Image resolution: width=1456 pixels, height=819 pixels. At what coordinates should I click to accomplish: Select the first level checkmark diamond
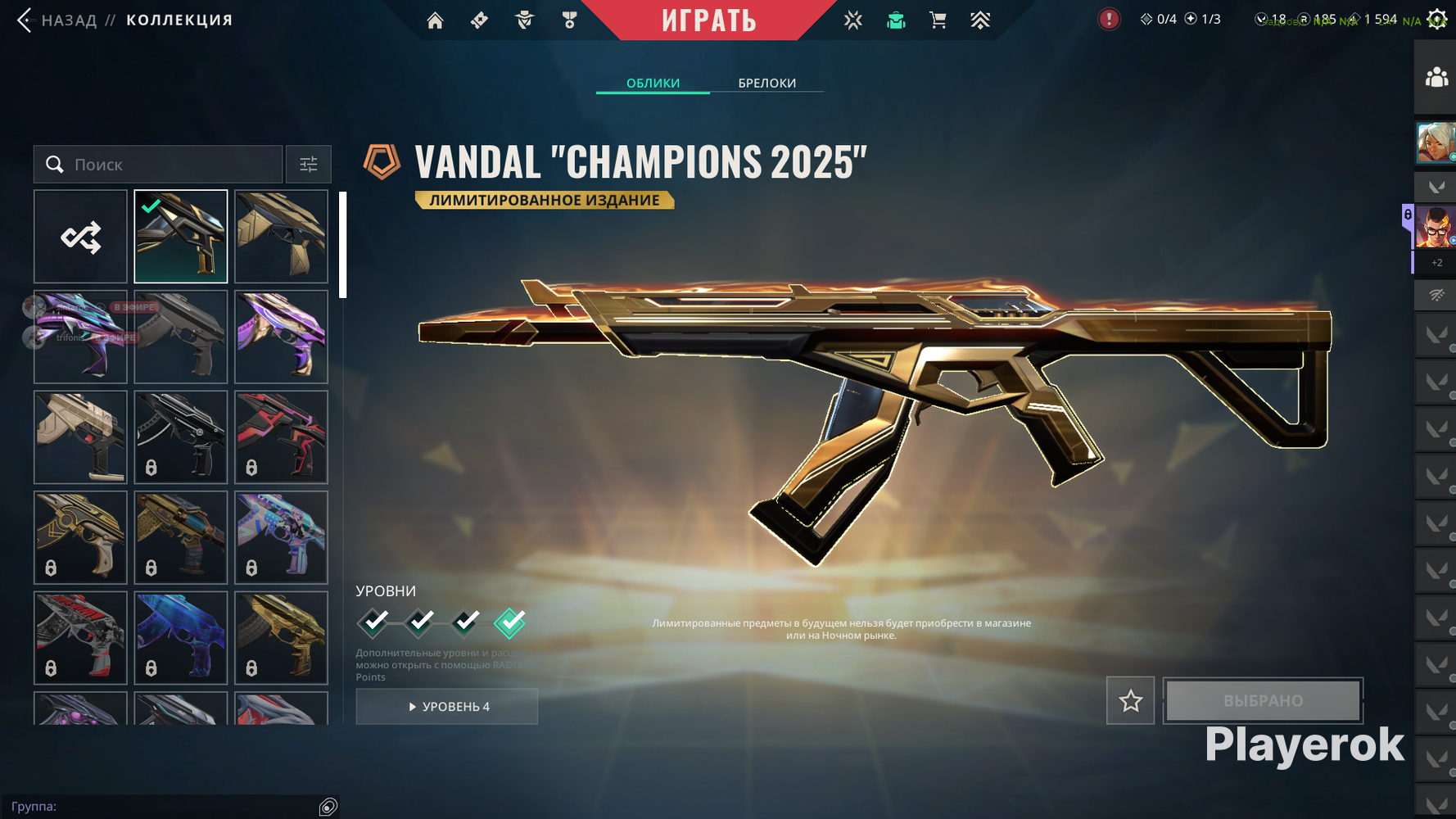[374, 623]
